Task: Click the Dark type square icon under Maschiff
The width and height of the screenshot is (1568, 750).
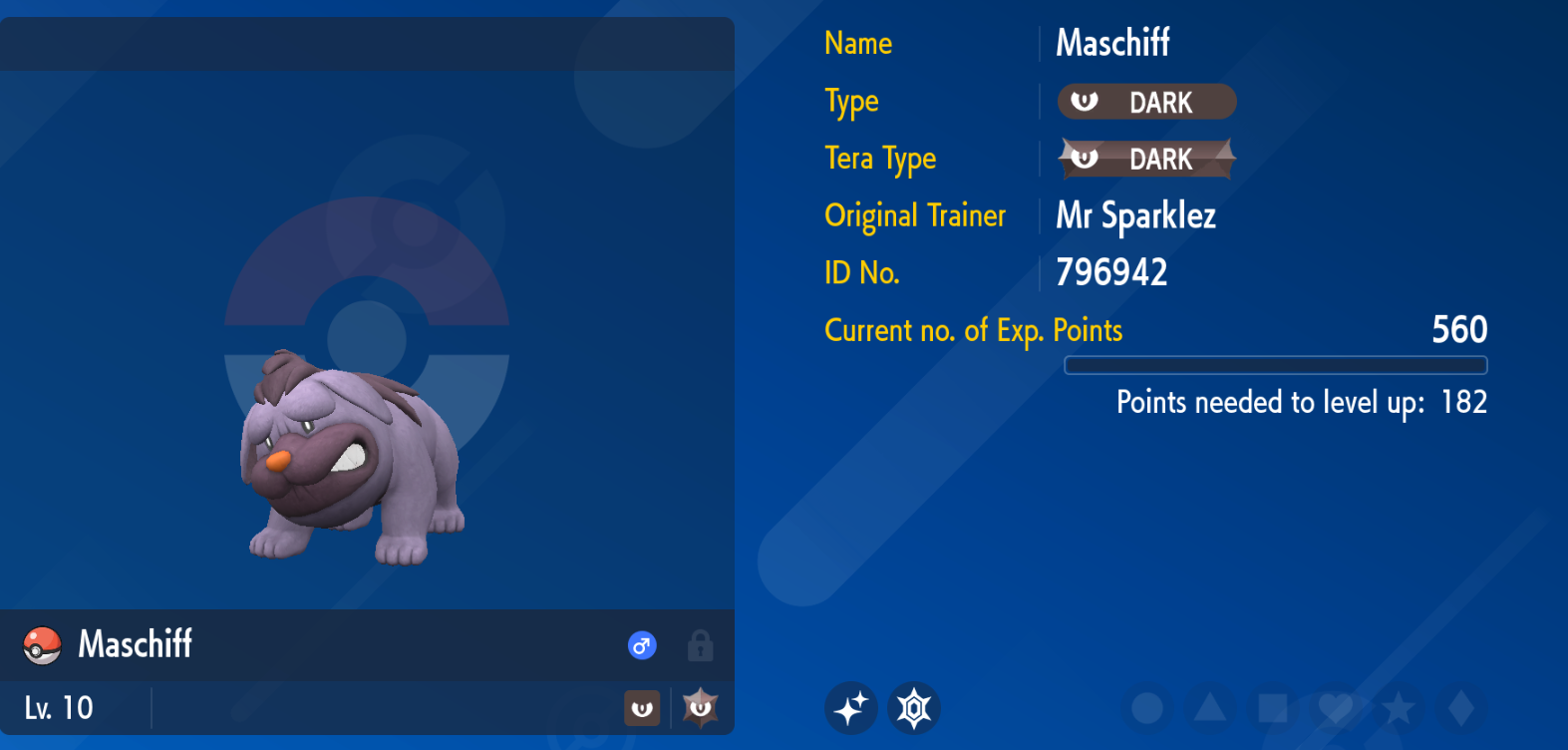Action: click(x=641, y=708)
